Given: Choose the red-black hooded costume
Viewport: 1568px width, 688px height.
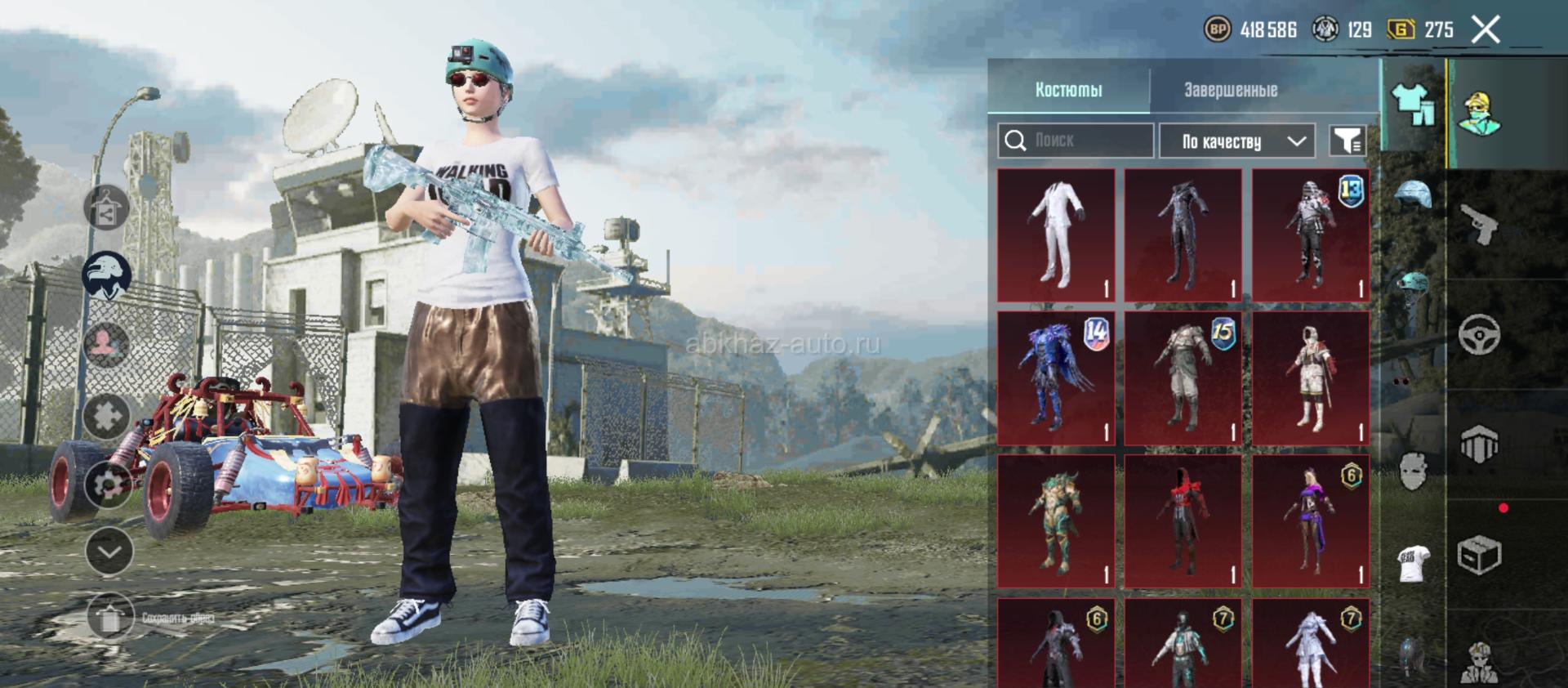Looking at the screenshot, I should [x=1183, y=521].
